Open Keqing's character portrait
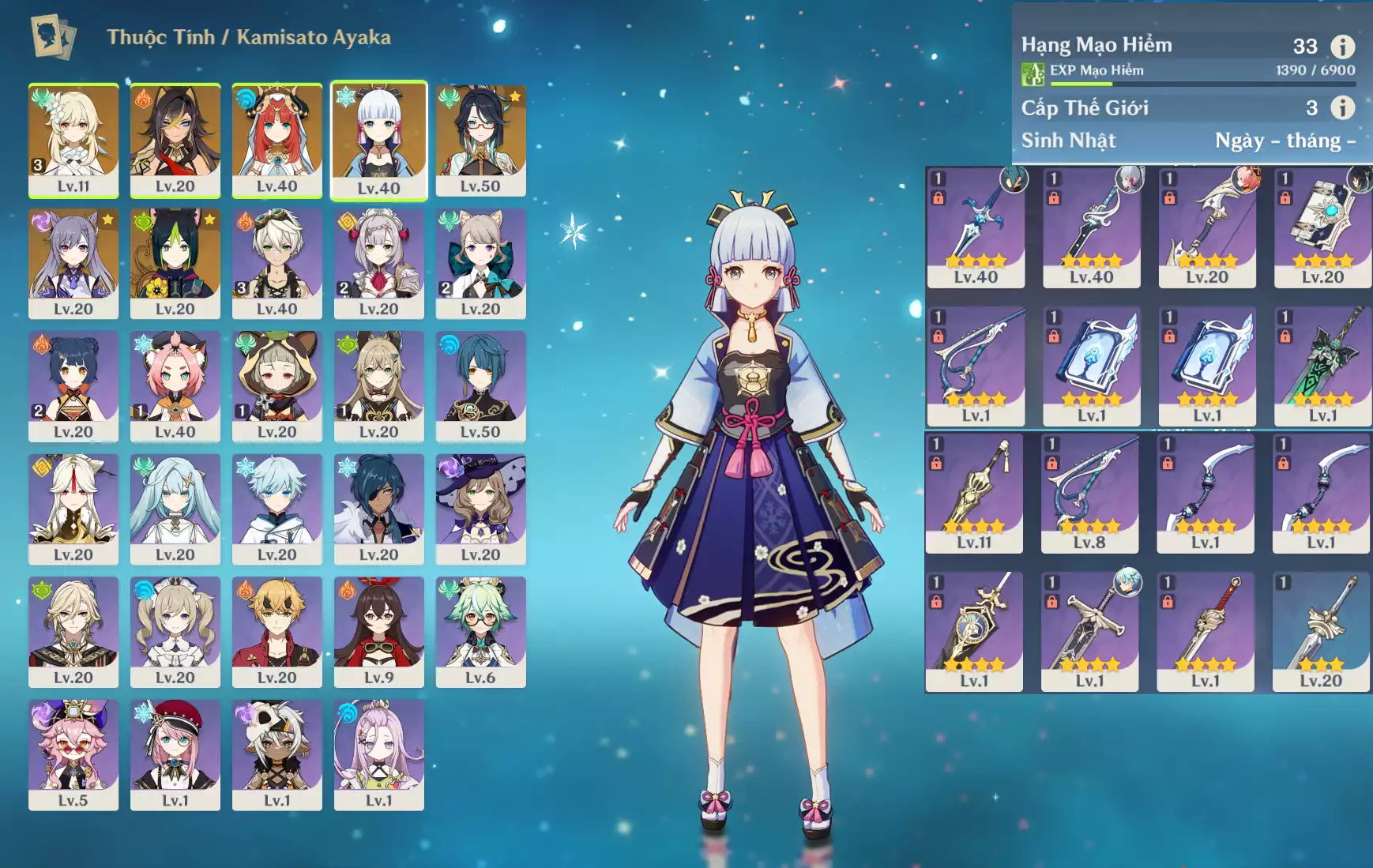 click(73, 263)
